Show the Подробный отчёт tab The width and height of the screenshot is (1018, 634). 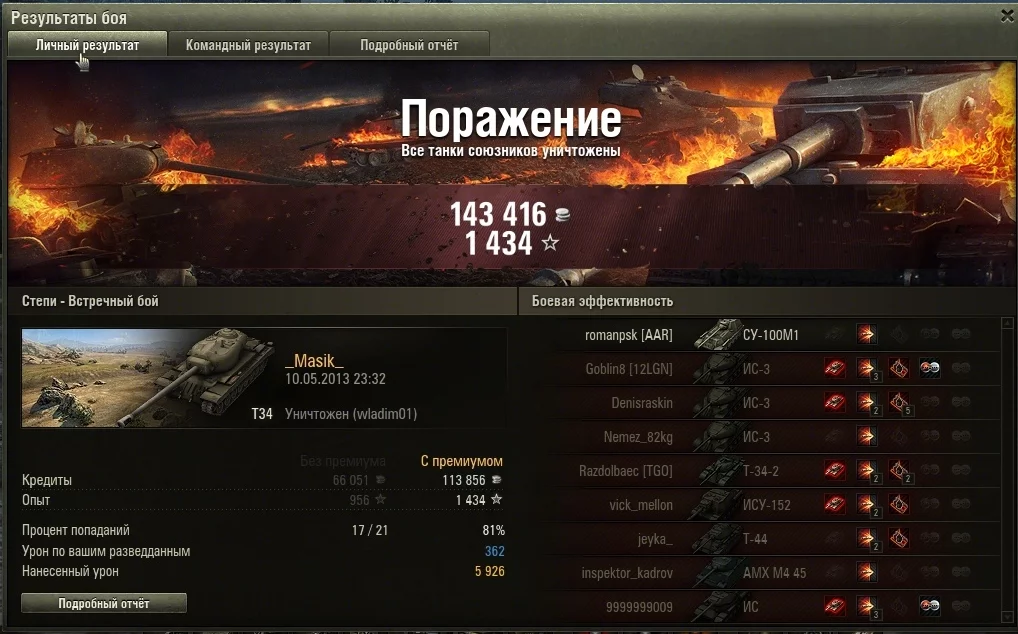pos(409,45)
